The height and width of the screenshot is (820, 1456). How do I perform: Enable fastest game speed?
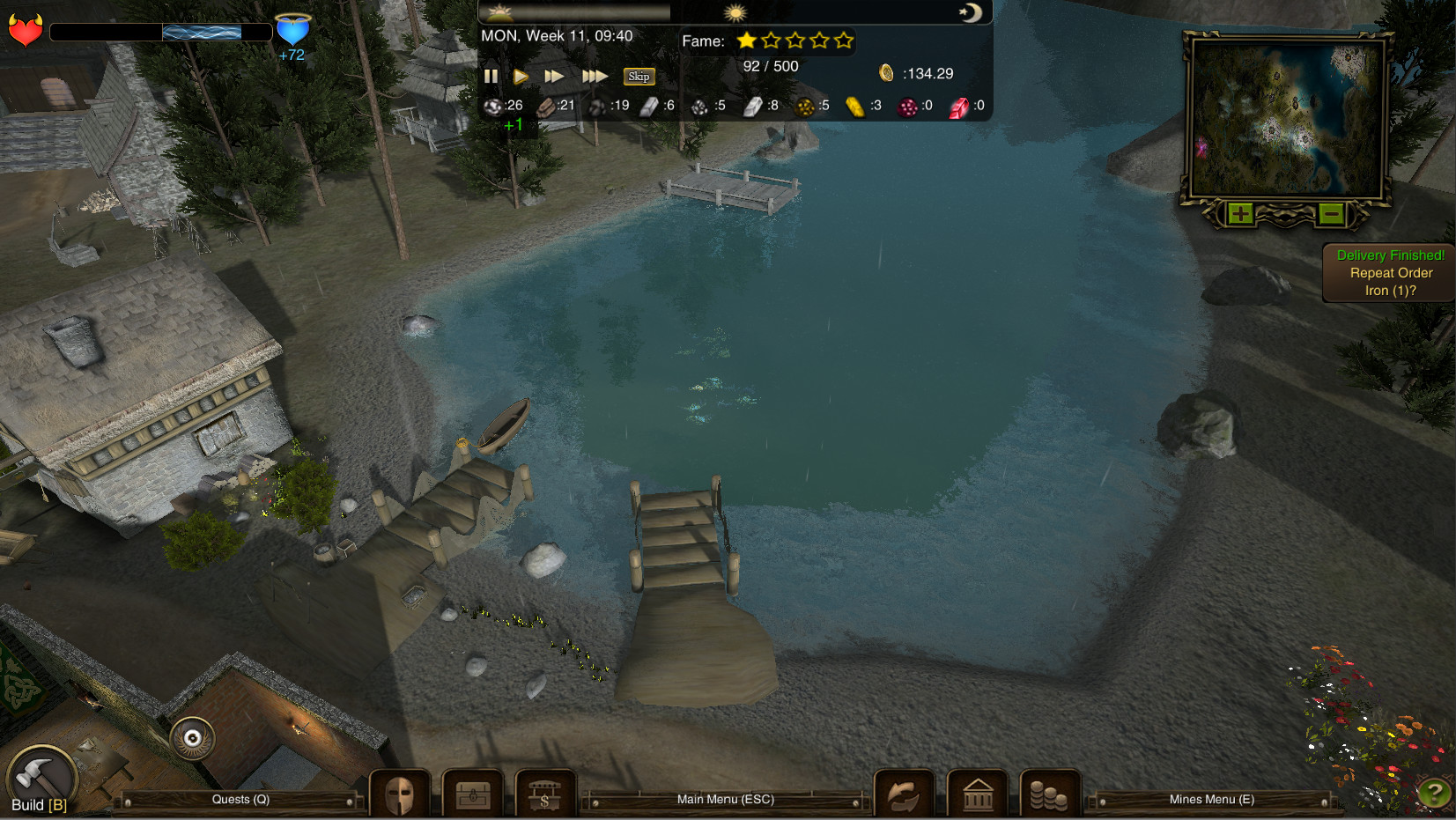tap(595, 76)
